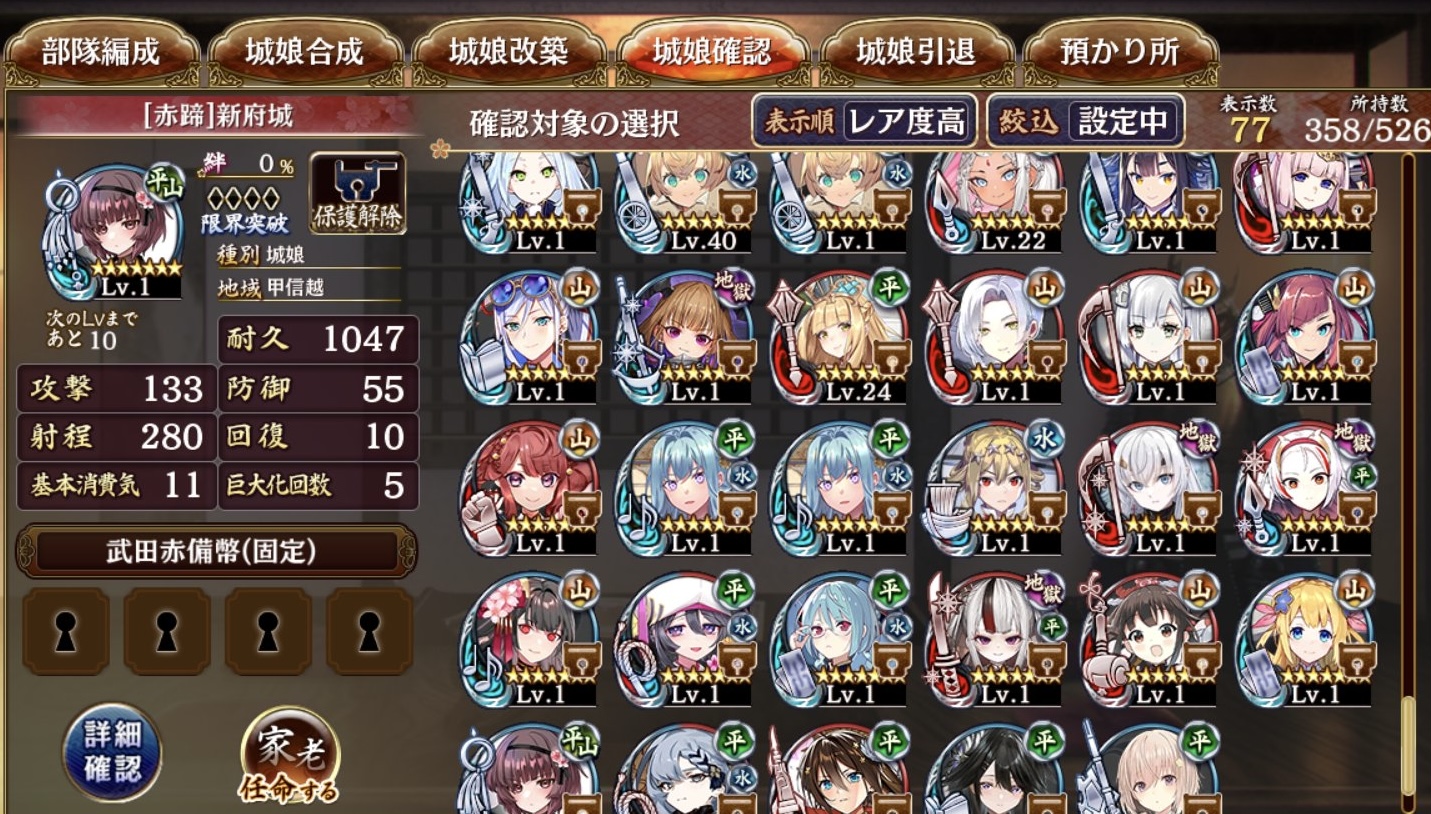Change the 表示順 sort order button

[x=865, y=122]
